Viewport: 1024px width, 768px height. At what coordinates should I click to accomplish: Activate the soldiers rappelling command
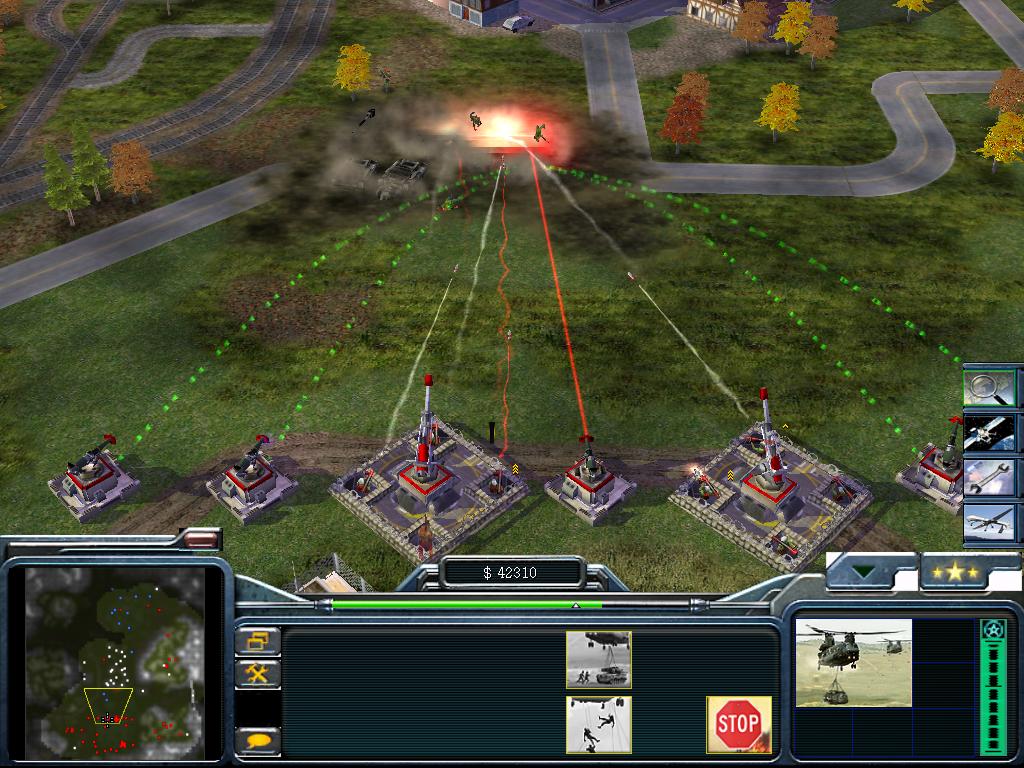(x=598, y=724)
